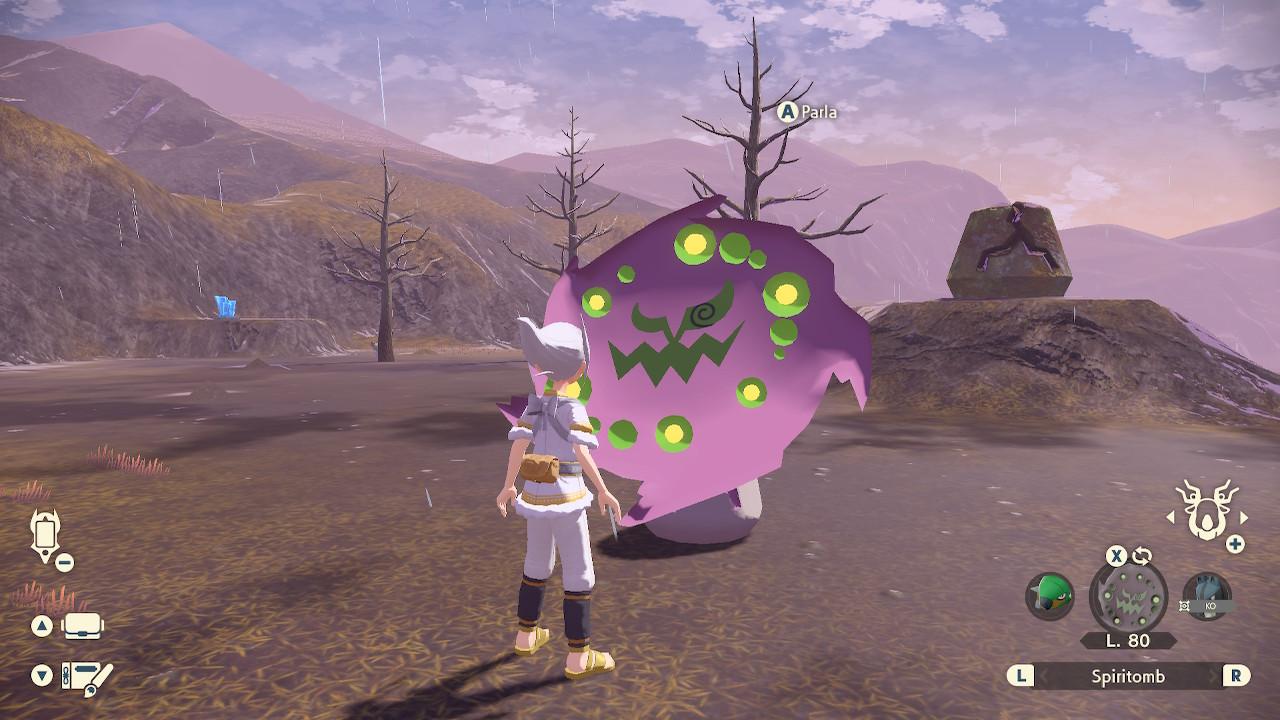Pick the fainted KO Pokémon slot
Image resolution: width=1280 pixels, height=720 pixels.
pyautogui.click(x=1206, y=596)
